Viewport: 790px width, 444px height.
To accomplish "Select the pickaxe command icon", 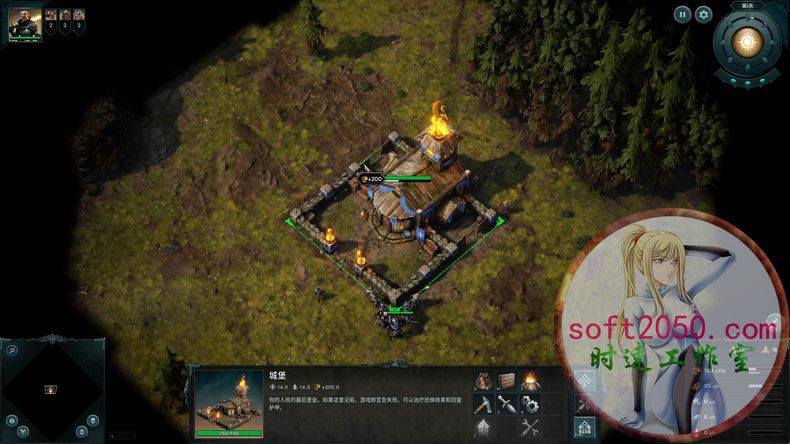I will (482, 404).
